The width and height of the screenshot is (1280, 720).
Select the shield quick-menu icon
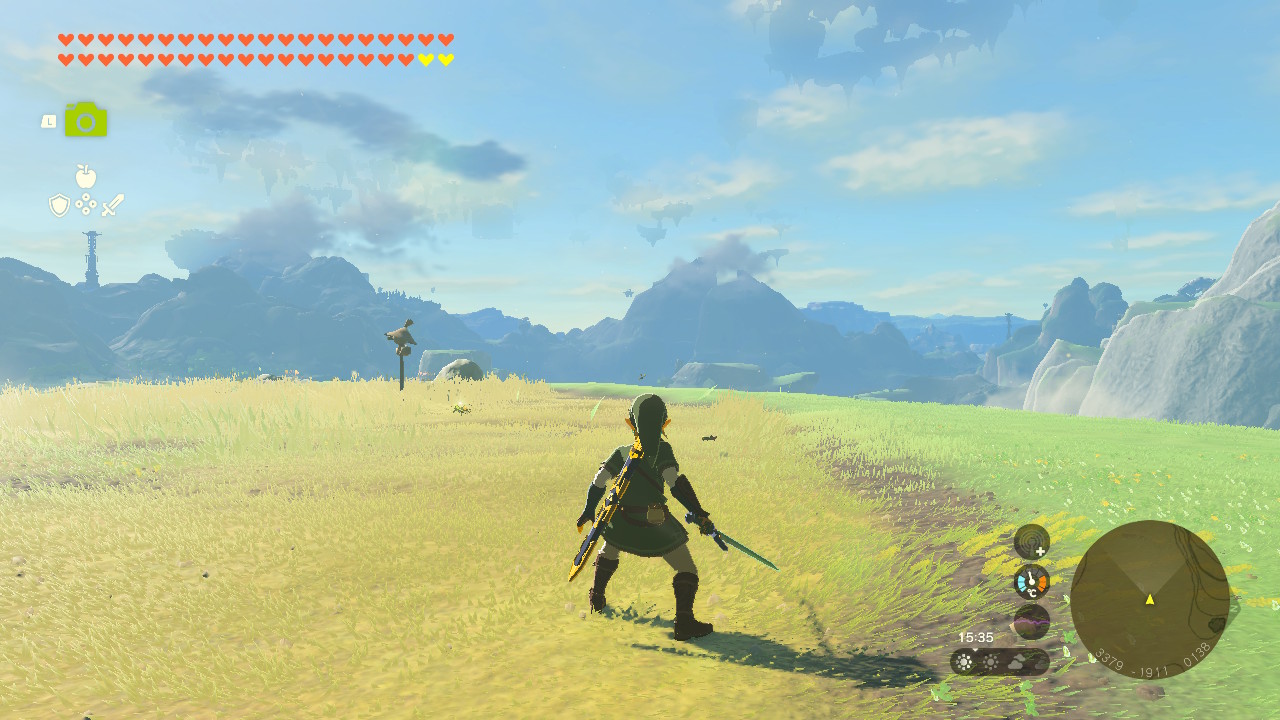tap(60, 205)
